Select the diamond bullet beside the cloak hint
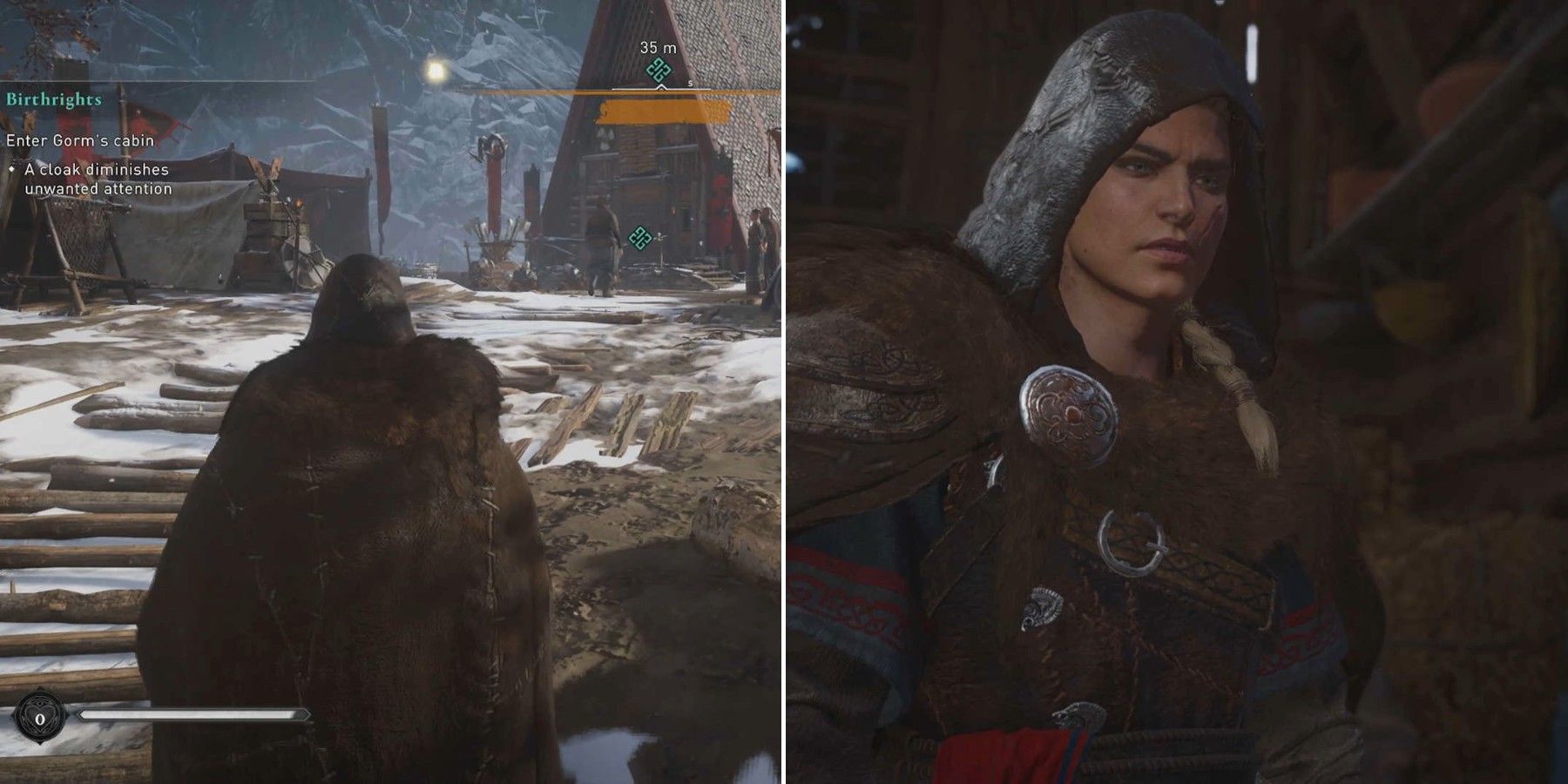This screenshot has width=1568, height=784. (10, 170)
